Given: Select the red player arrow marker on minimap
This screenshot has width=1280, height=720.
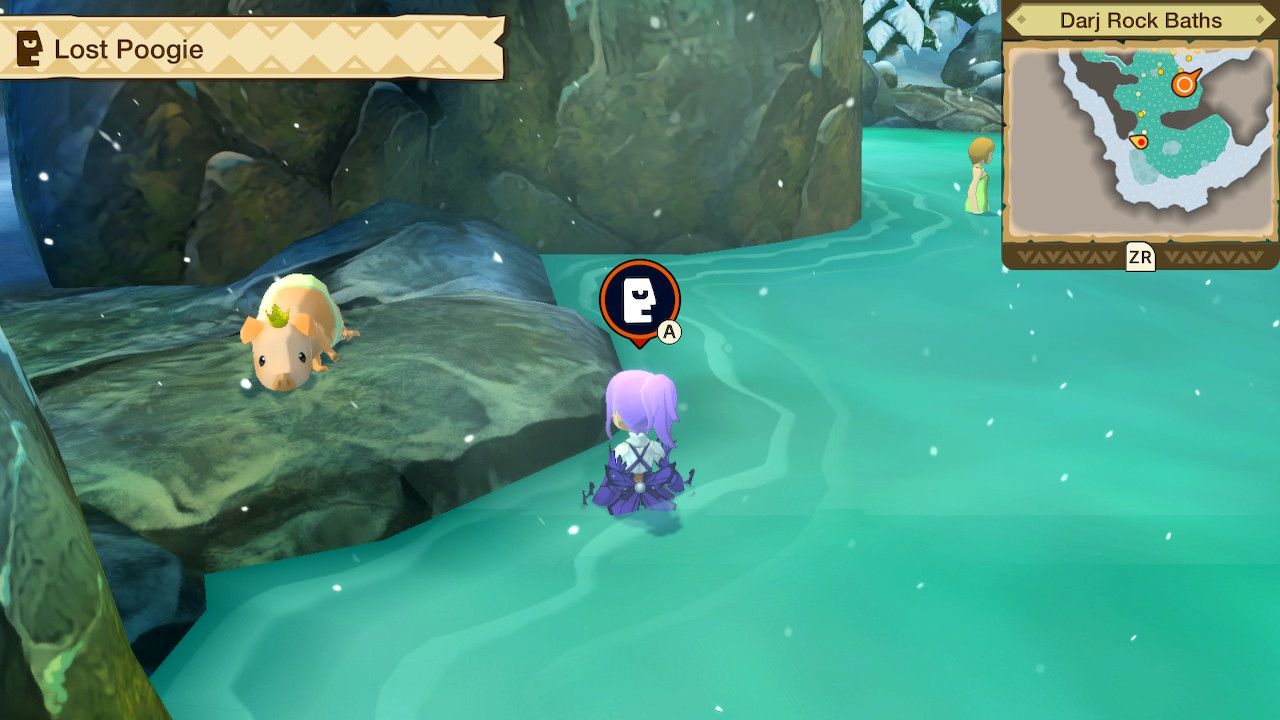Looking at the screenshot, I should coord(1141,141).
